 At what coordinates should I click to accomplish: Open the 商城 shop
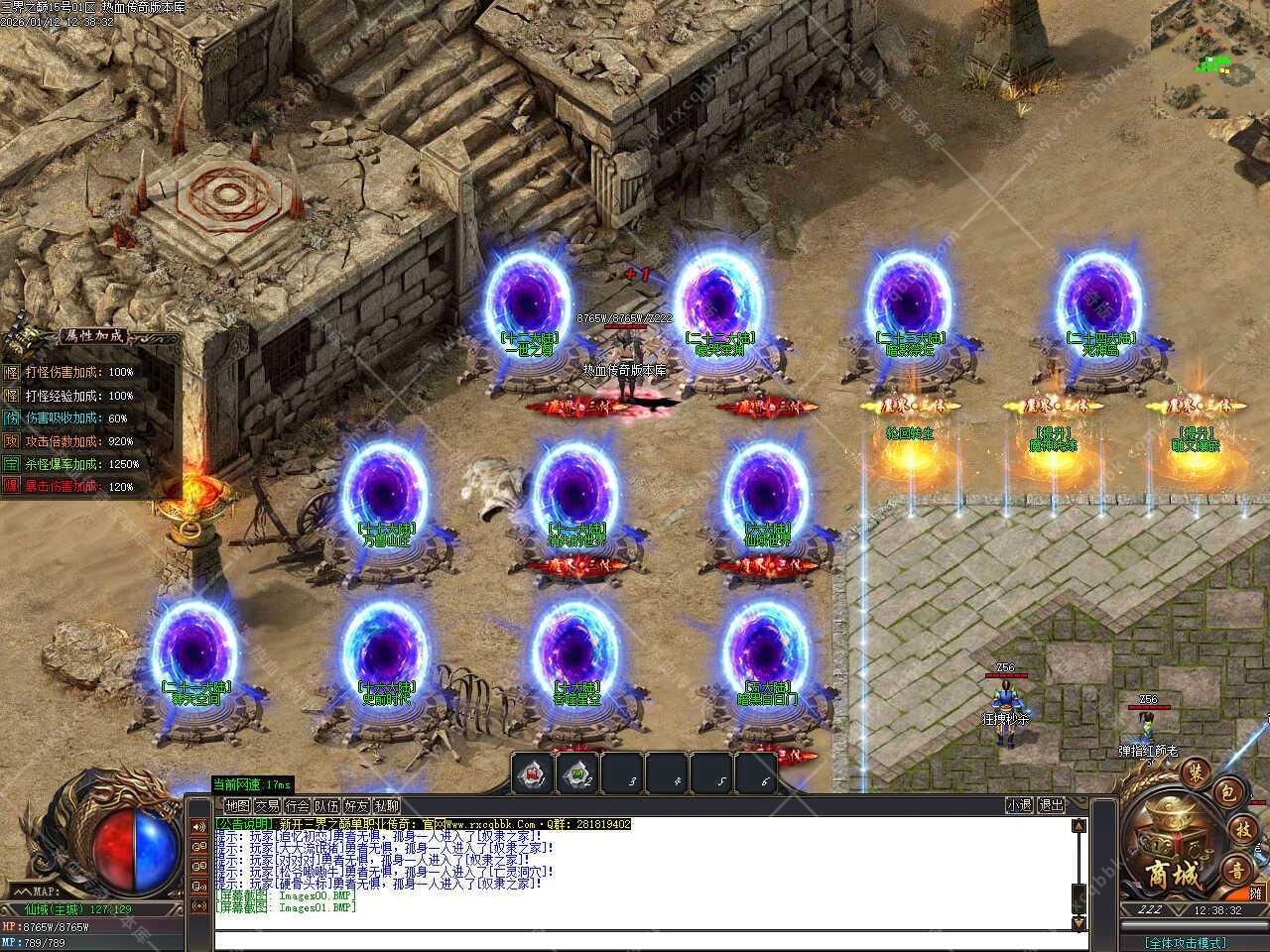tap(1173, 875)
